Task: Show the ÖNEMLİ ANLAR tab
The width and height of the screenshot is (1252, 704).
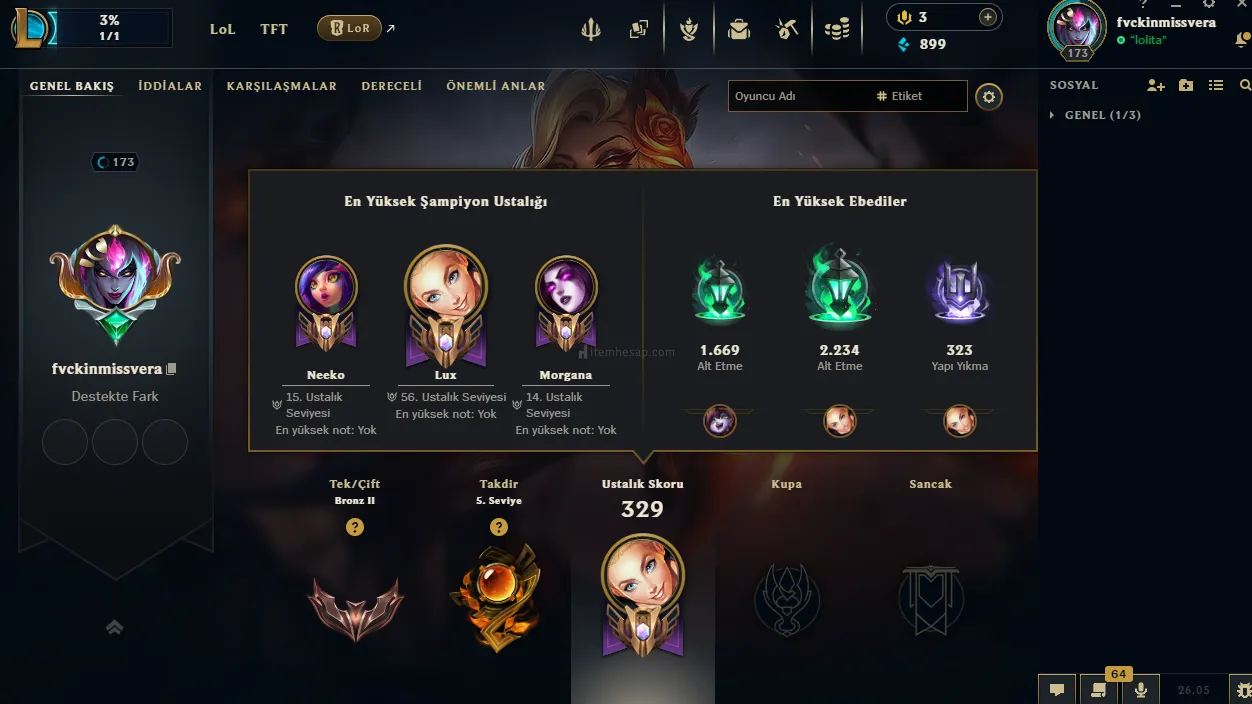Action: coord(495,86)
